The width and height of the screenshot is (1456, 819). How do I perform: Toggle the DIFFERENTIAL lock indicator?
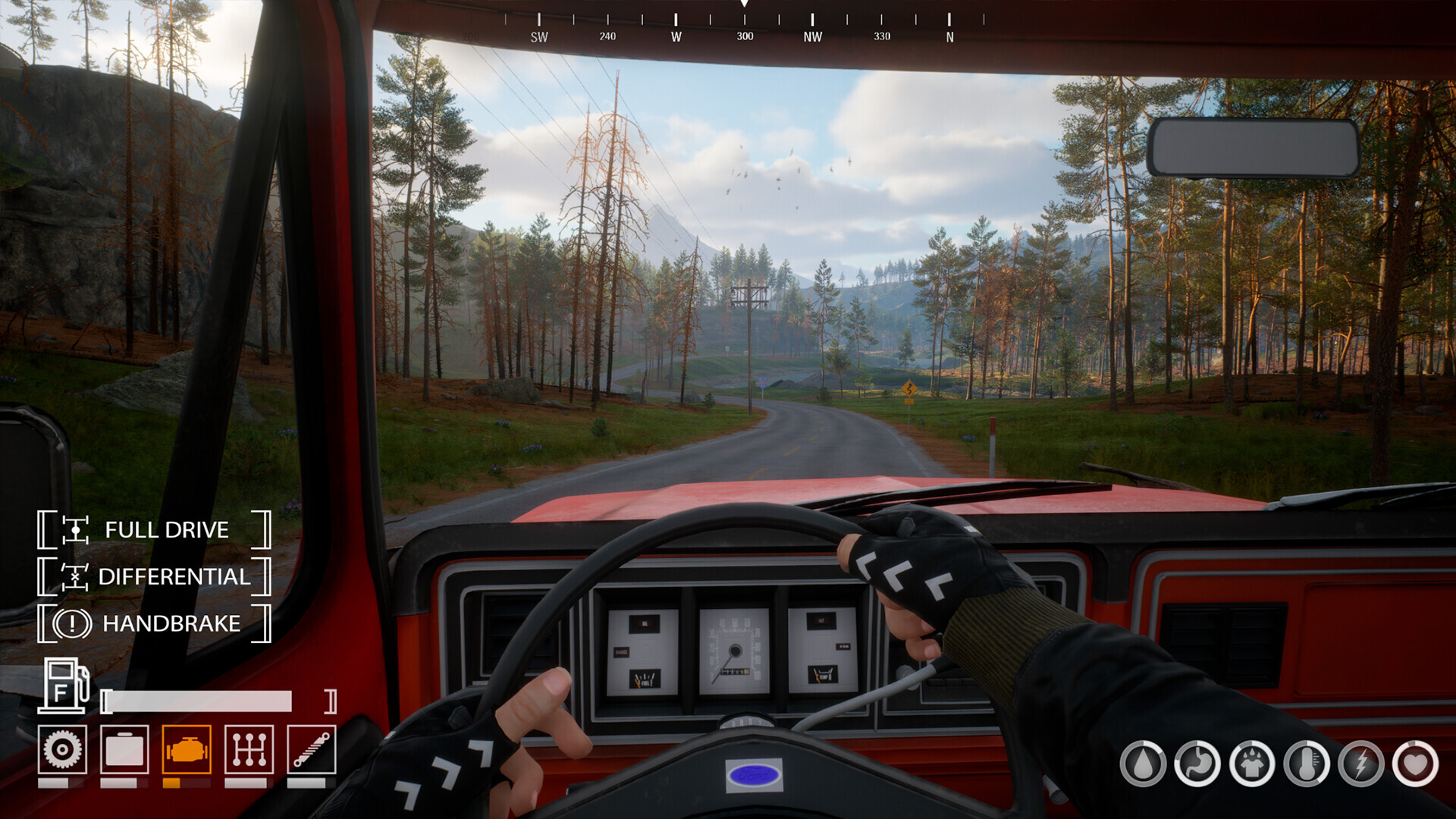154,576
